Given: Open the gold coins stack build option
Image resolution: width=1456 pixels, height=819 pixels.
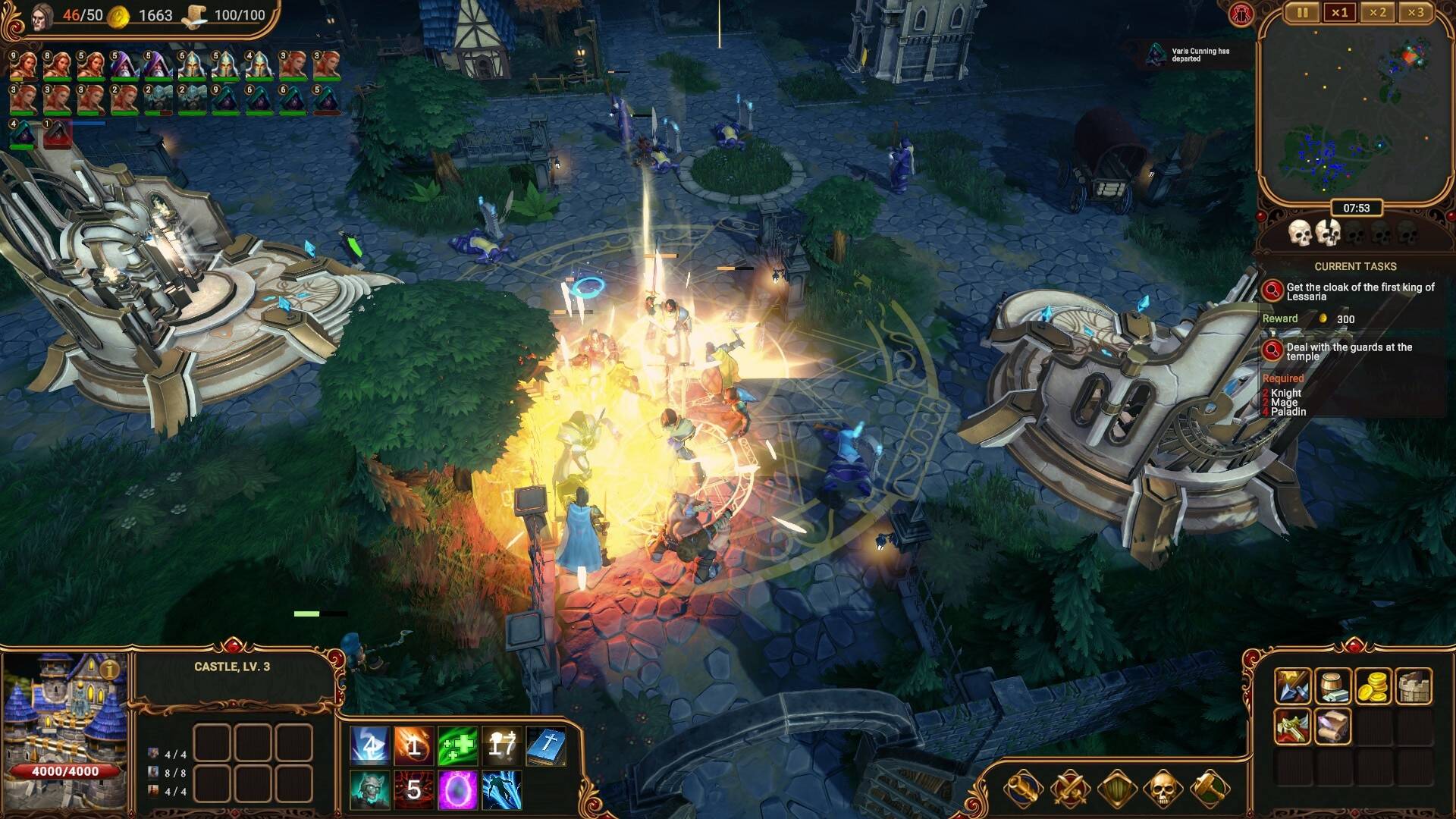Looking at the screenshot, I should click(x=1373, y=686).
